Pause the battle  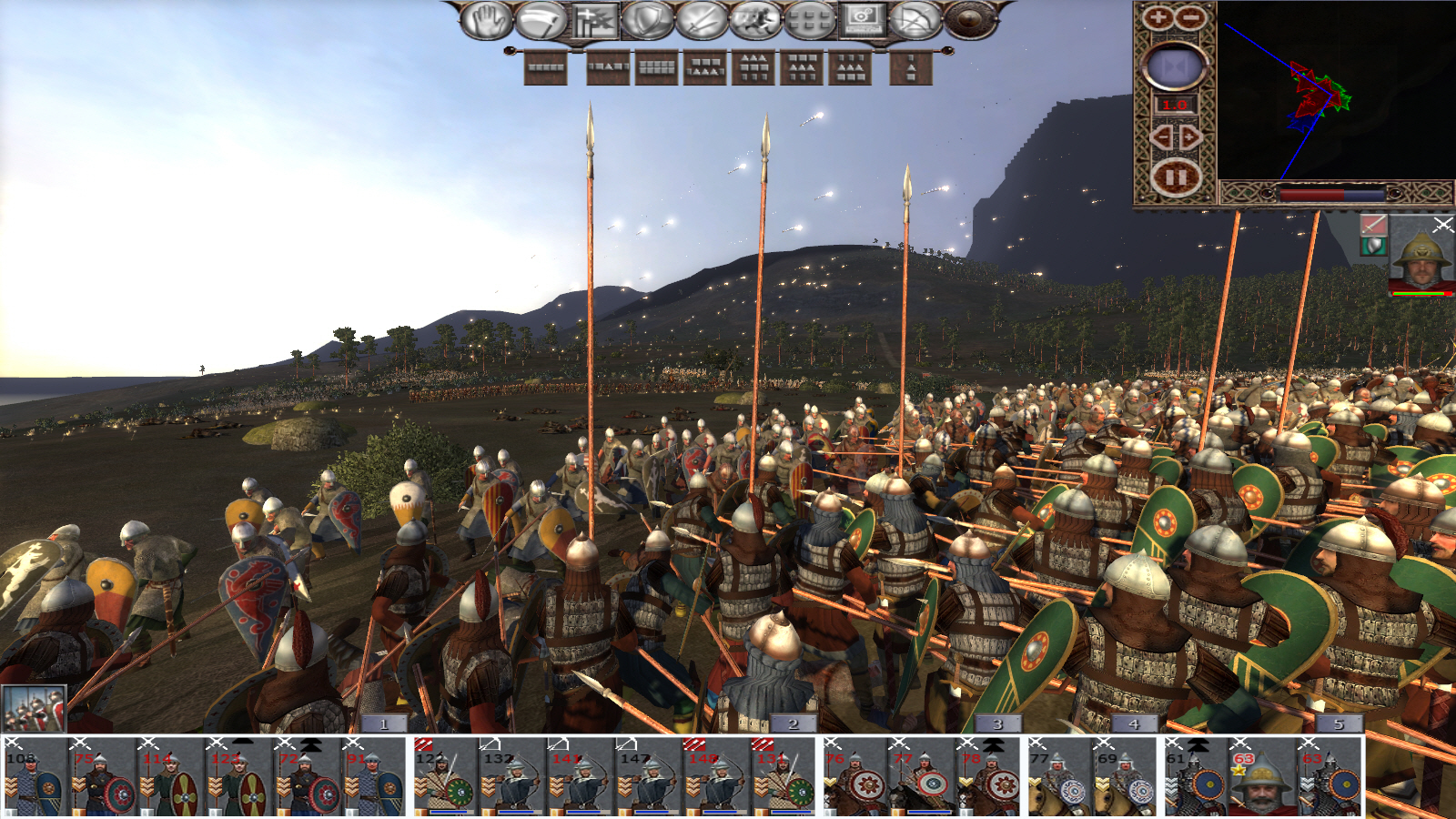tap(1174, 177)
